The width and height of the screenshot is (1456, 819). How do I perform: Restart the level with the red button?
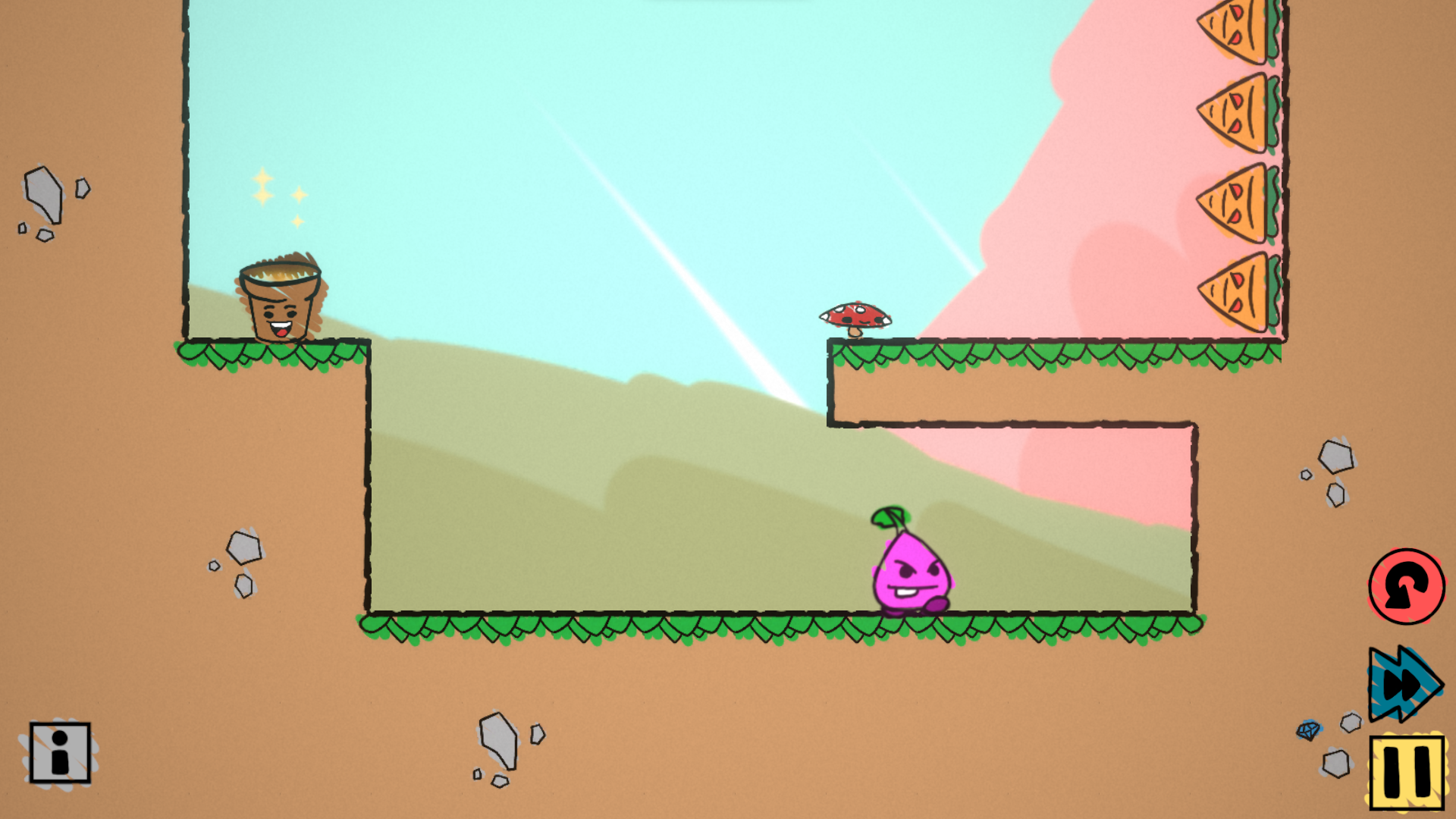[x=1406, y=586]
